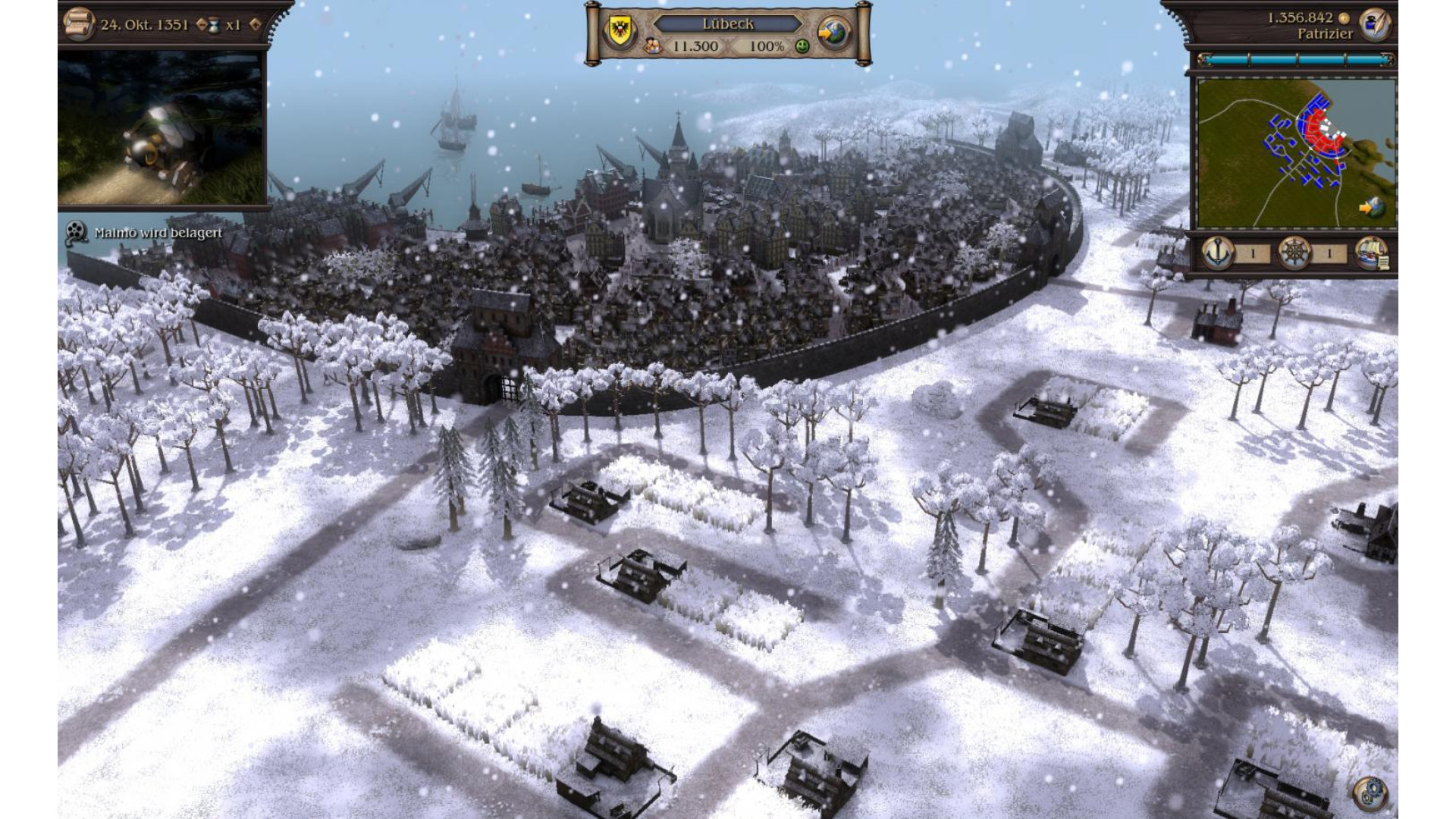The height and width of the screenshot is (819, 1456).
Task: Open the ink and quill journal button
Action: click(1374, 24)
